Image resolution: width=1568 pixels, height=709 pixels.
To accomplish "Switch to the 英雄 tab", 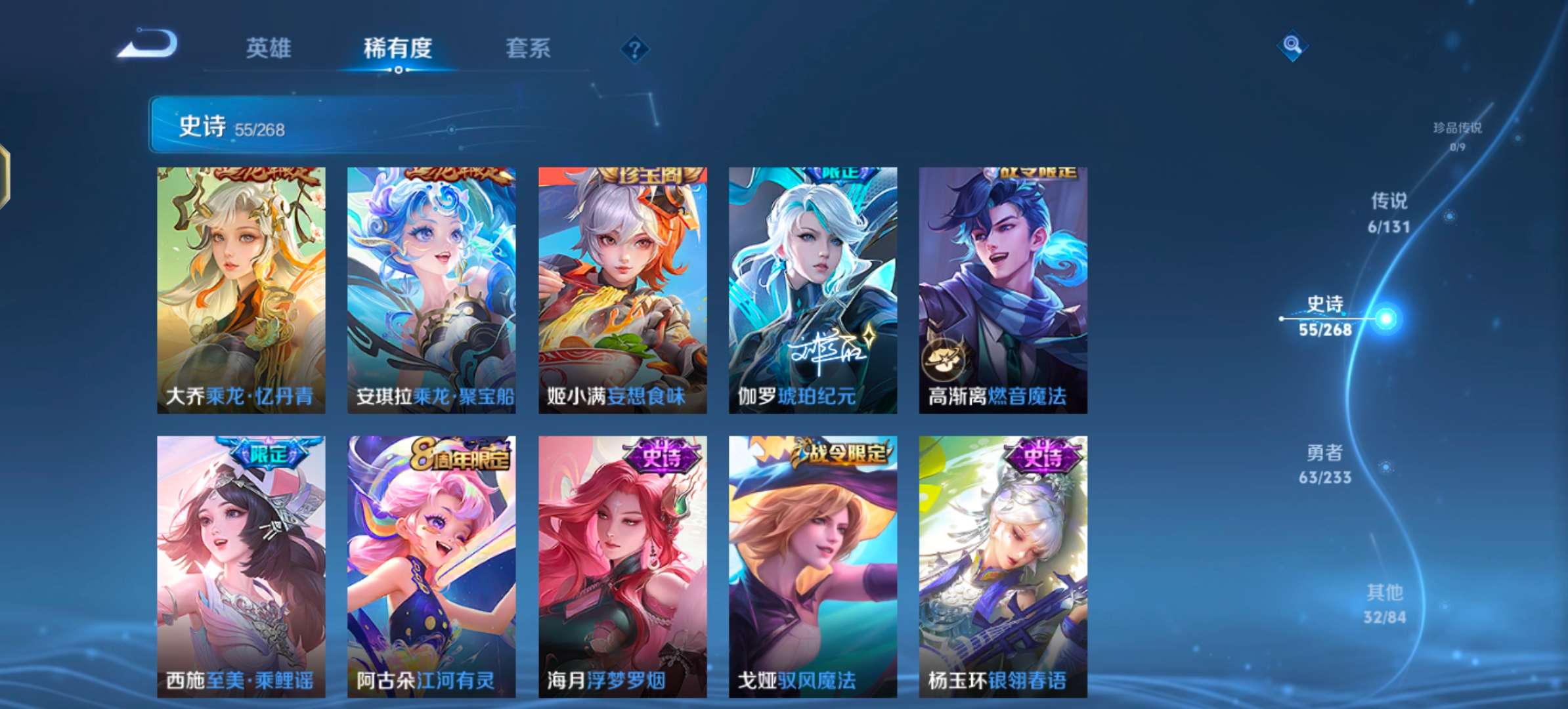I will click(269, 48).
